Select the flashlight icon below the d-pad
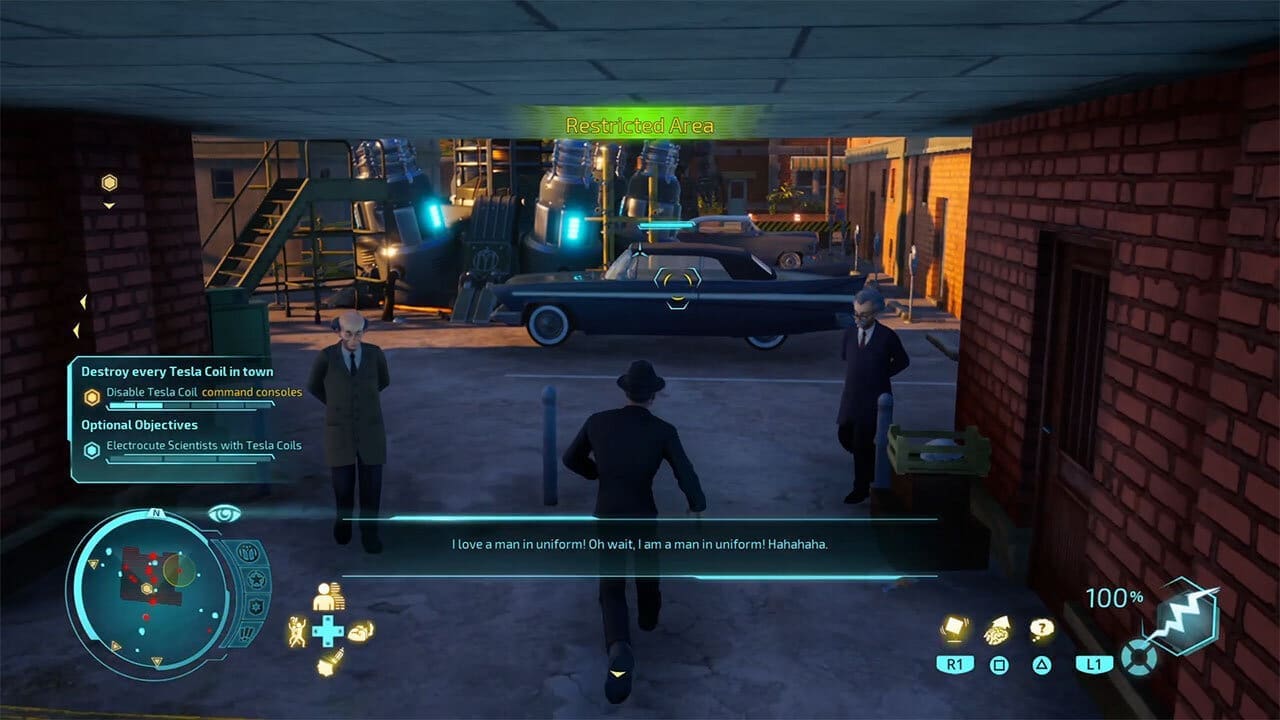This screenshot has width=1280, height=720. point(327,663)
